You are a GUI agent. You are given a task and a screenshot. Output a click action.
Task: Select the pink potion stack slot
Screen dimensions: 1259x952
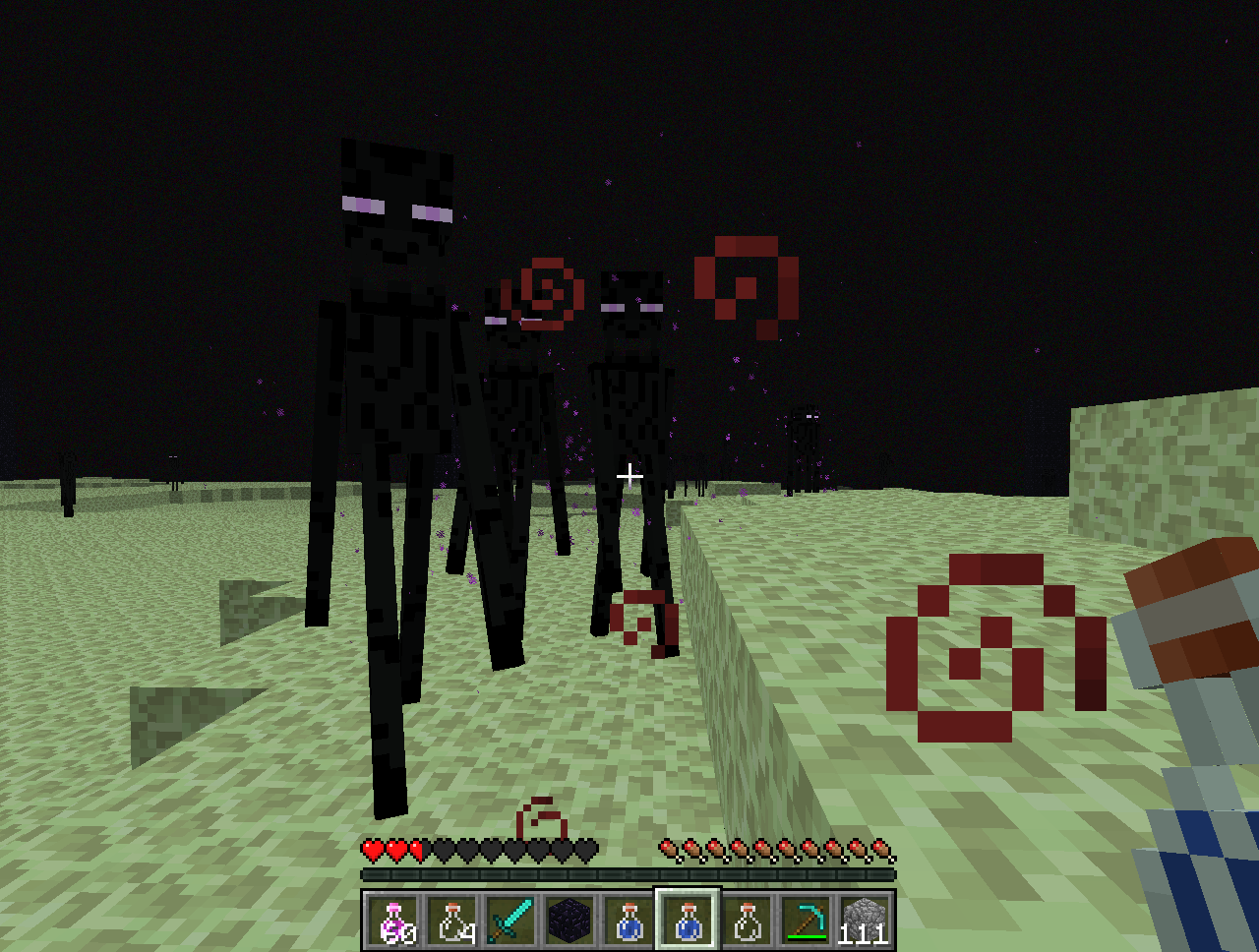(x=393, y=922)
